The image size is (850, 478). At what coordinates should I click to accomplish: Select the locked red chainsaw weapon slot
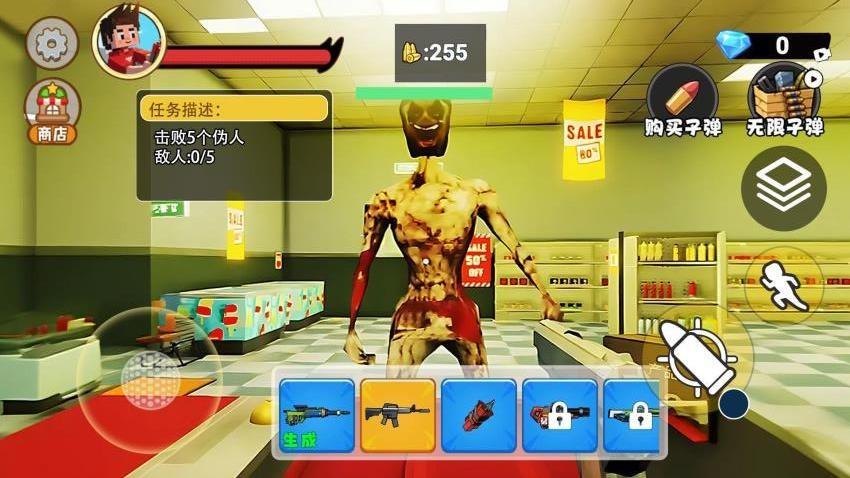tap(559, 414)
